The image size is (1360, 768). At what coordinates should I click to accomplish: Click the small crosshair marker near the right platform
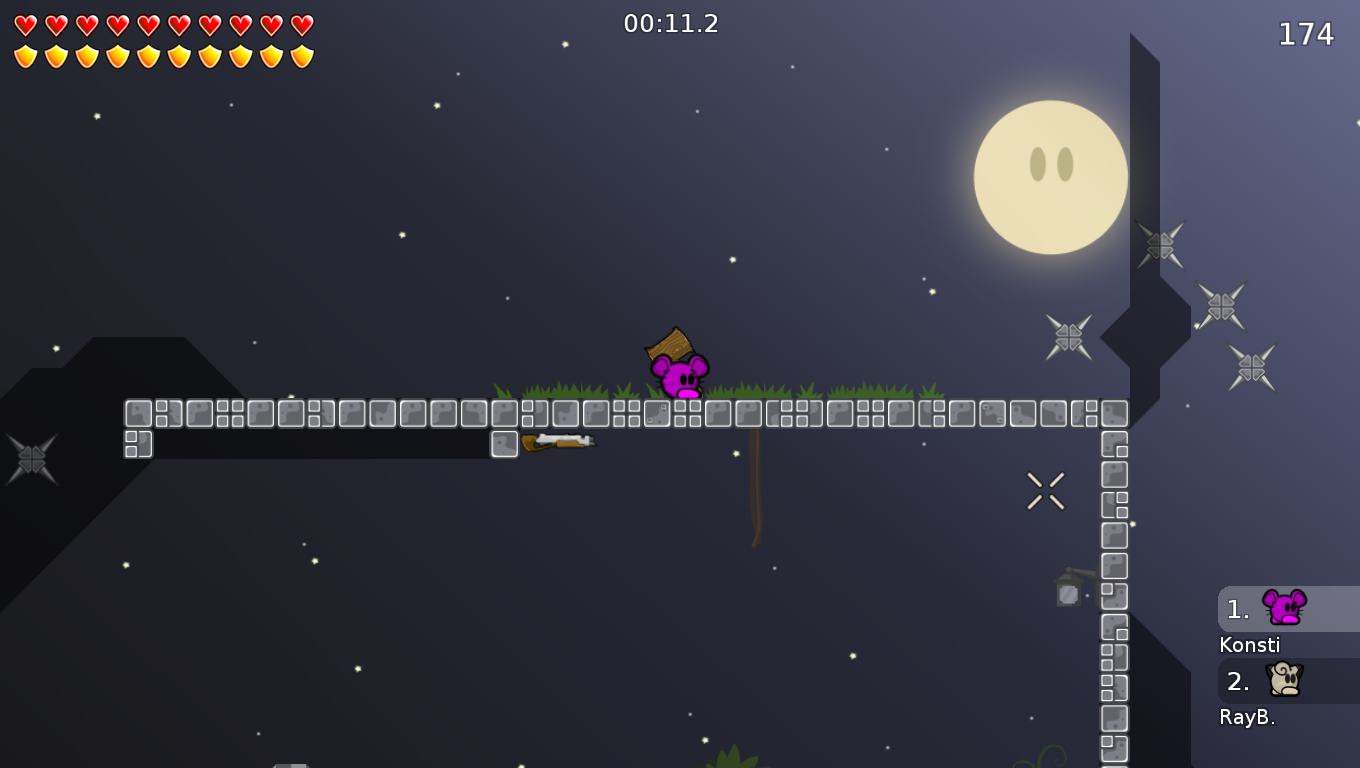click(x=1045, y=488)
